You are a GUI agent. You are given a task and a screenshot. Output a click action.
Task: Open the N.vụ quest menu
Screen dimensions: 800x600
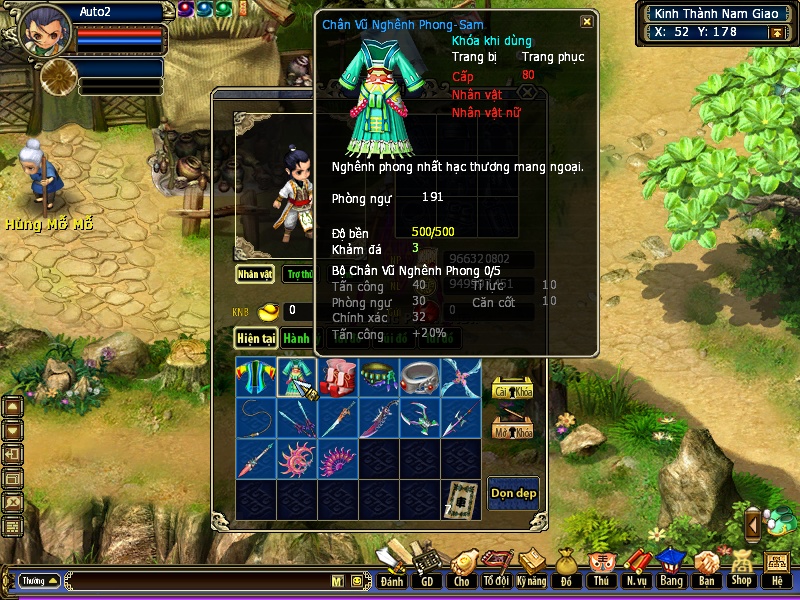tap(635, 567)
